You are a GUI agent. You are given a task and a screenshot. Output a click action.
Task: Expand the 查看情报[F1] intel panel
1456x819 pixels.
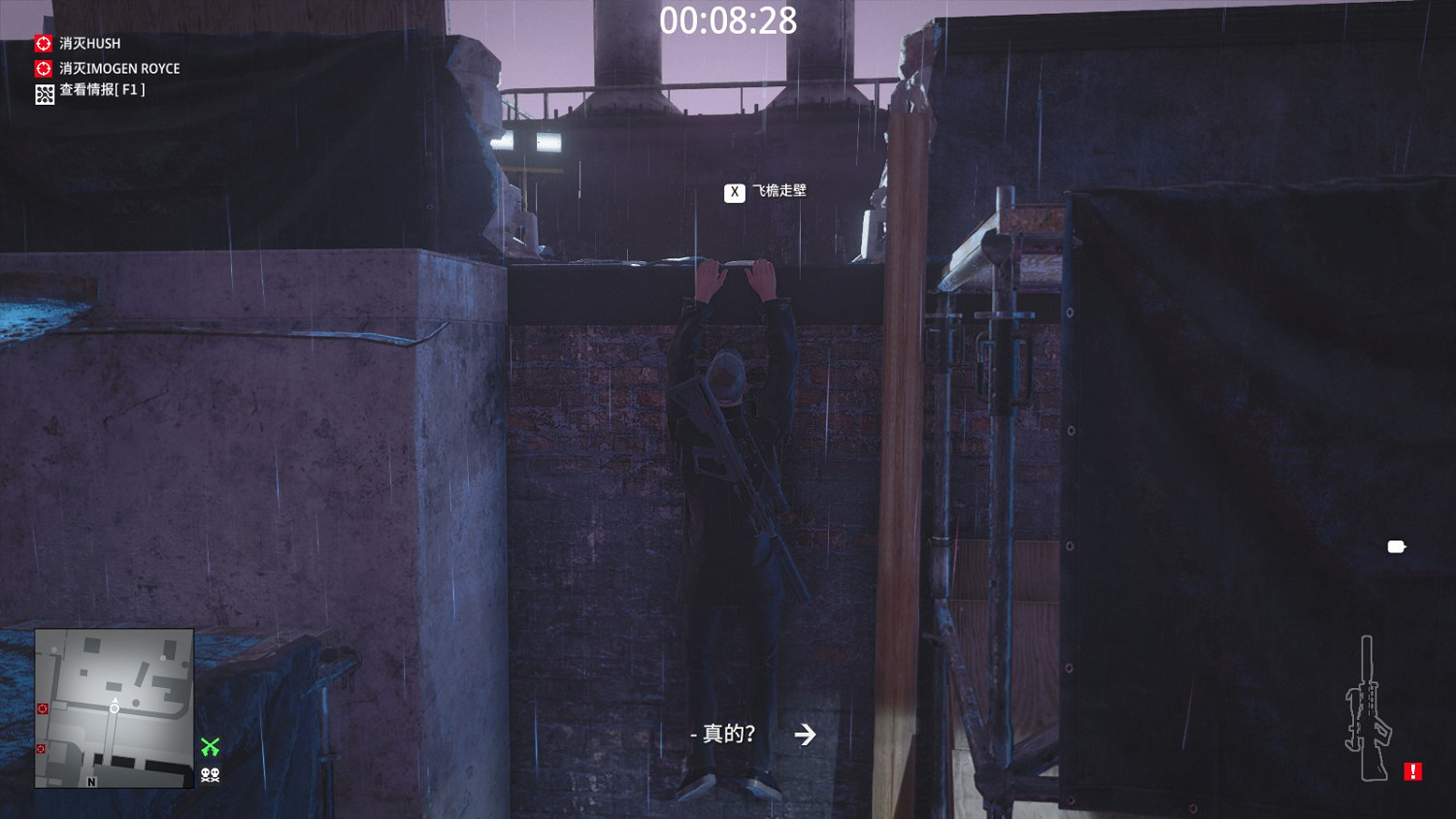point(99,93)
